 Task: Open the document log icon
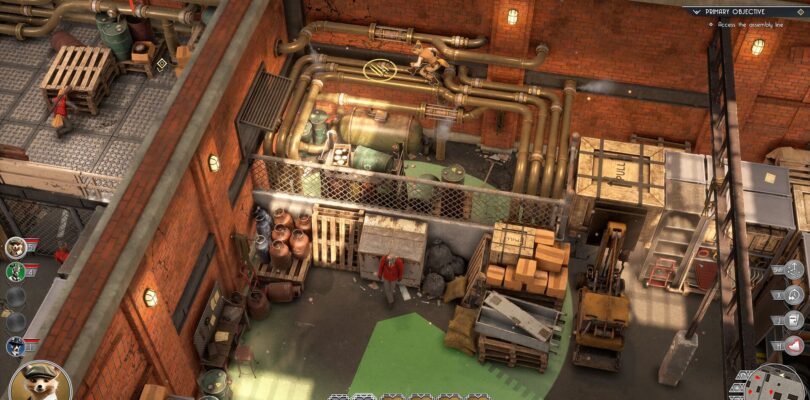[x=795, y=320]
